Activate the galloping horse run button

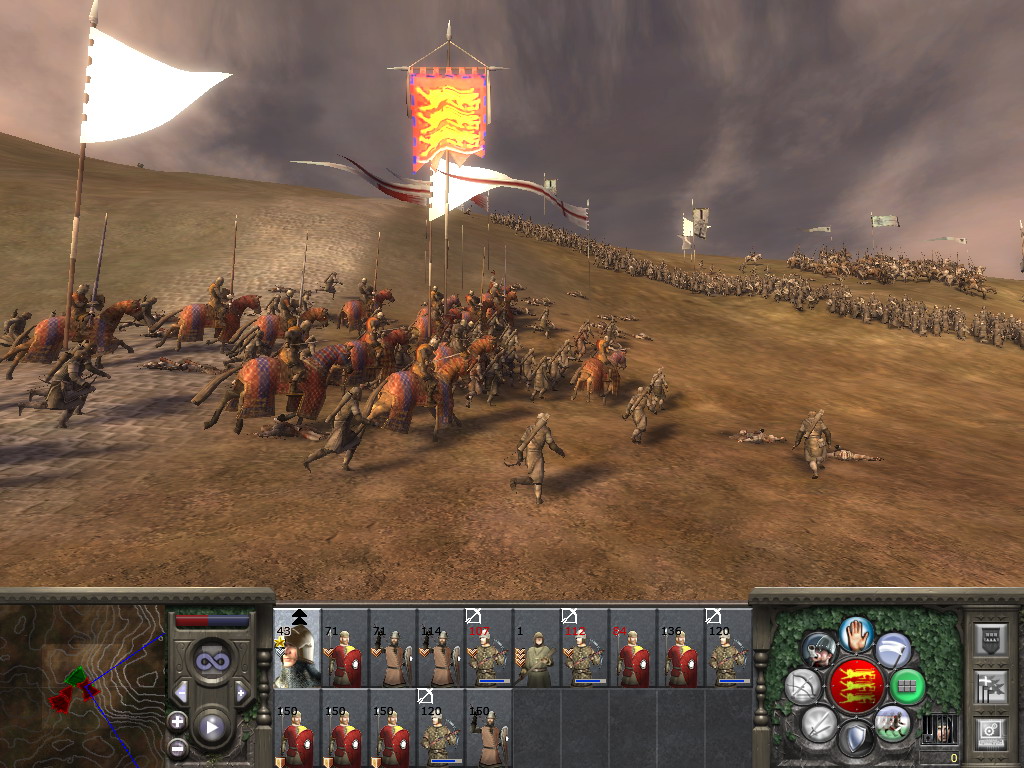pyautogui.click(x=892, y=722)
